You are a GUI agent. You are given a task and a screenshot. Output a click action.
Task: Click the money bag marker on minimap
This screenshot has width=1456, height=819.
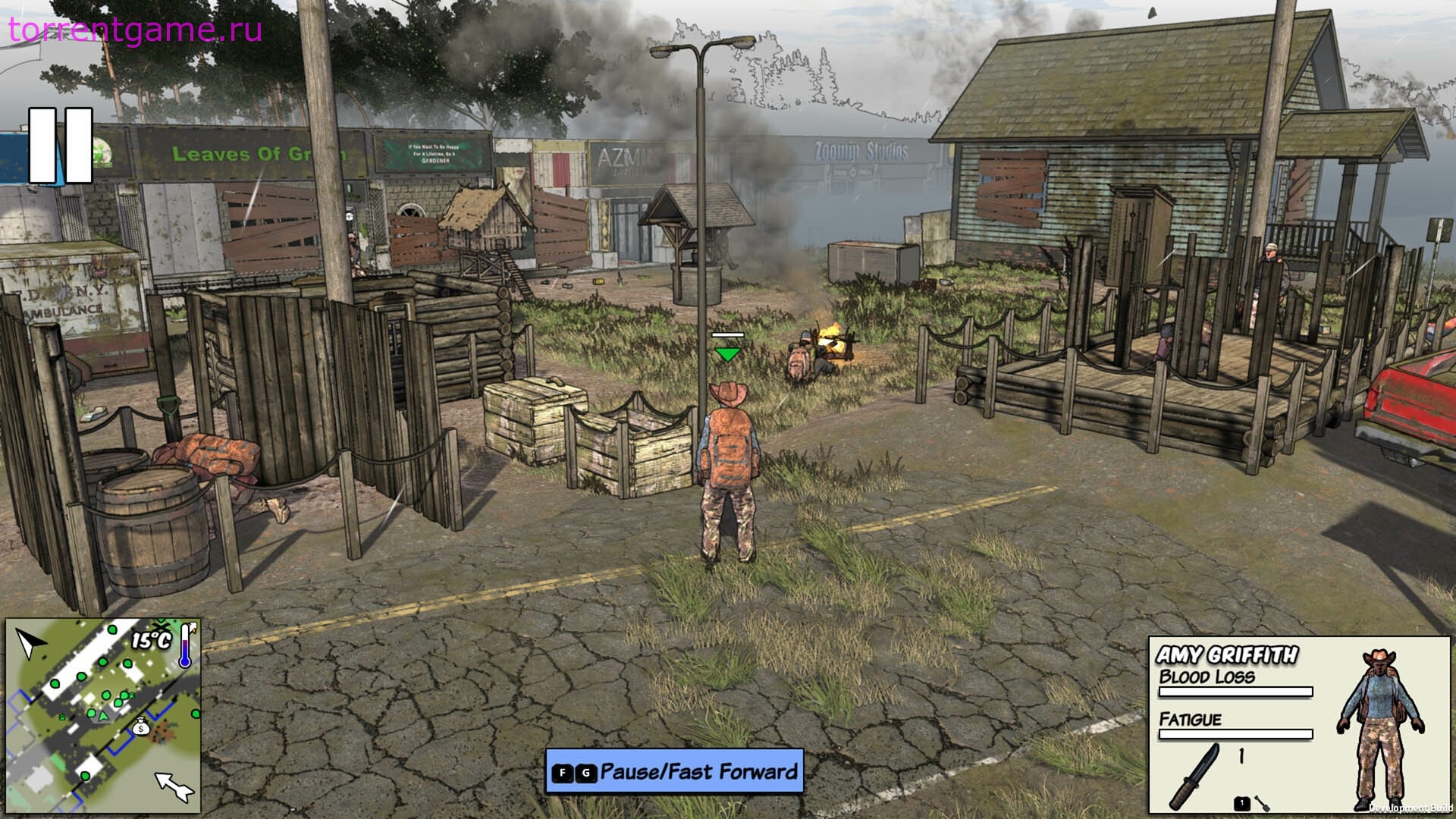[x=140, y=727]
